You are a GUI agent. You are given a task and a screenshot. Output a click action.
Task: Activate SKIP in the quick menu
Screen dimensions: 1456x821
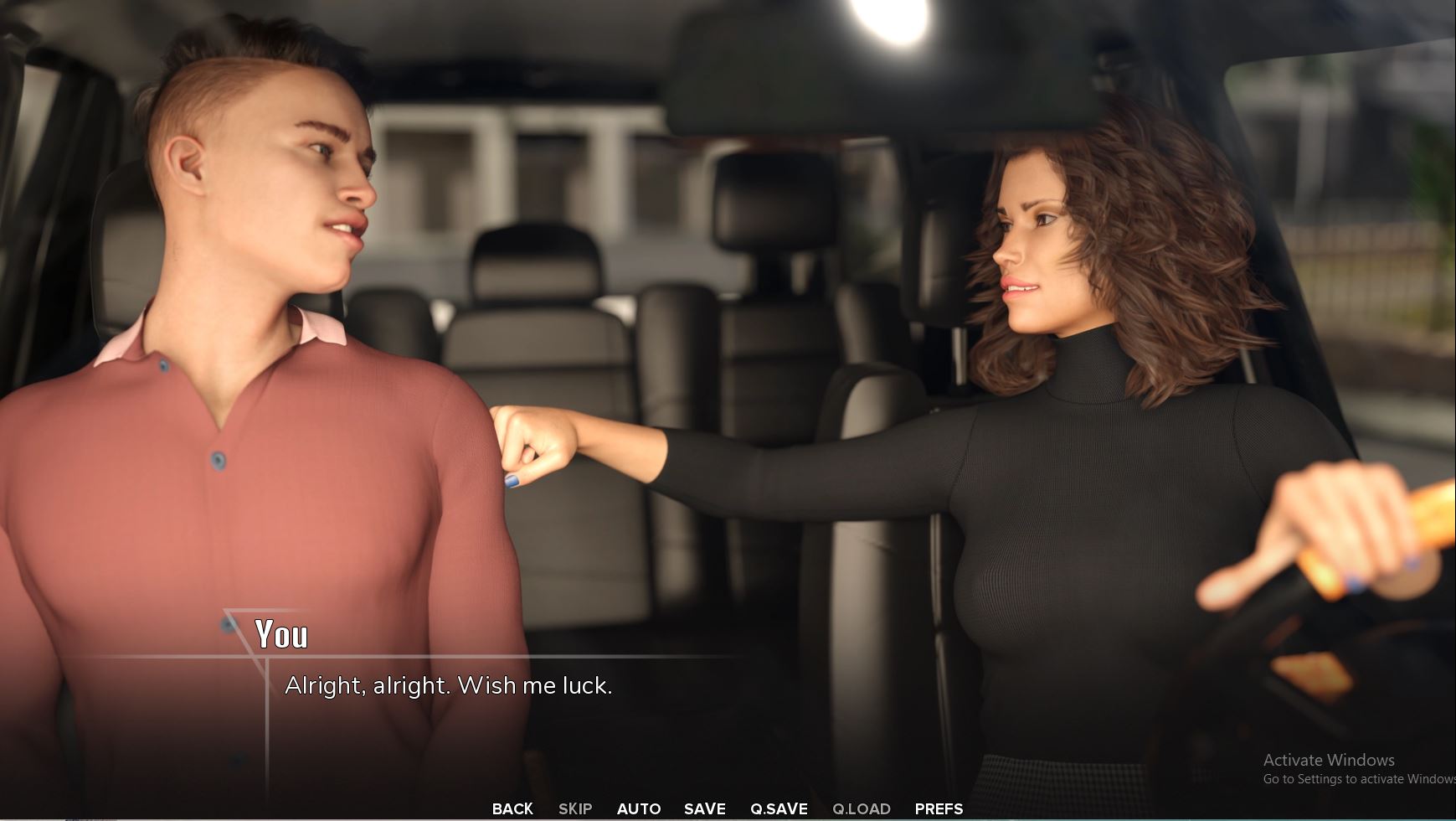[575, 808]
